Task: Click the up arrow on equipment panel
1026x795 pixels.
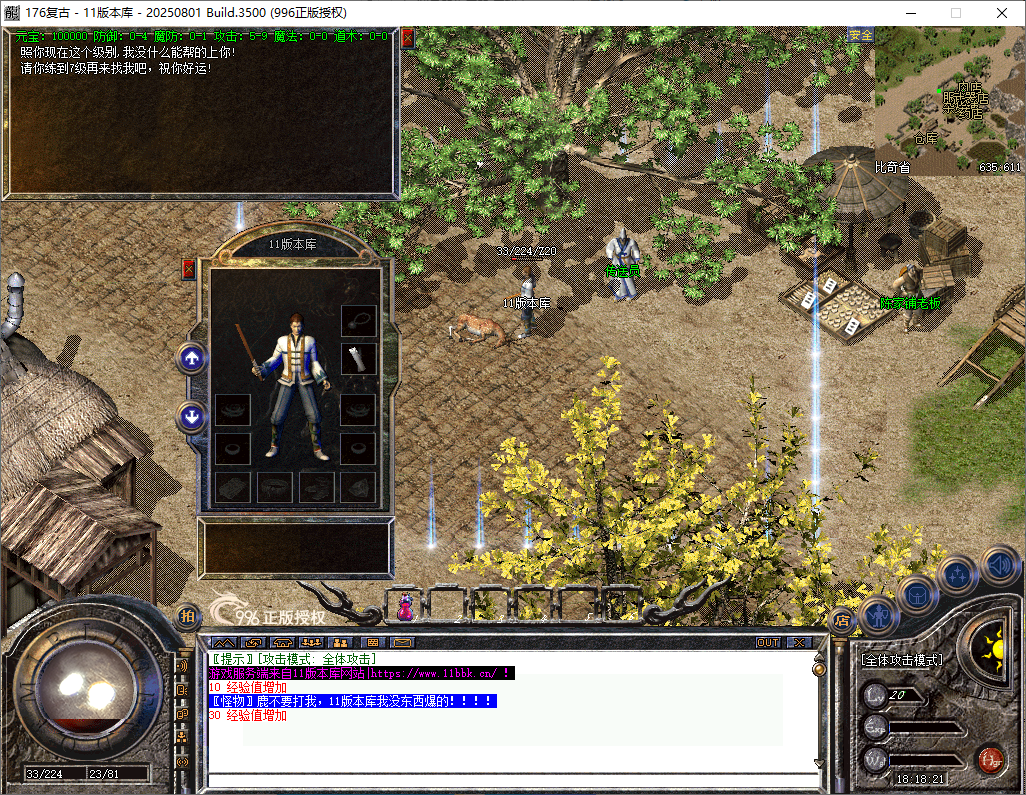Action: tap(191, 358)
